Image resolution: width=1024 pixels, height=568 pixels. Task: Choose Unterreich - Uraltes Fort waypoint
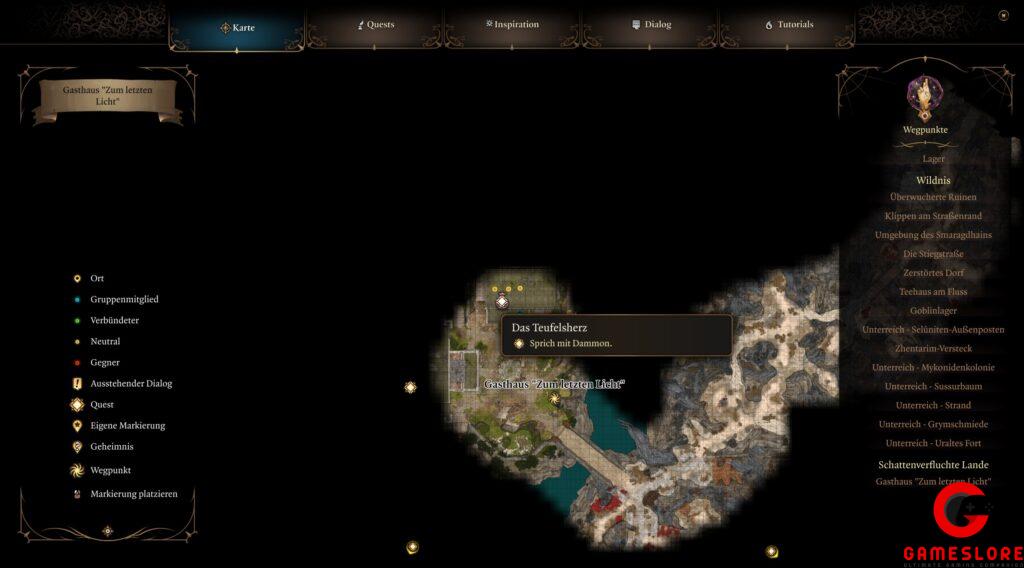[933, 443]
